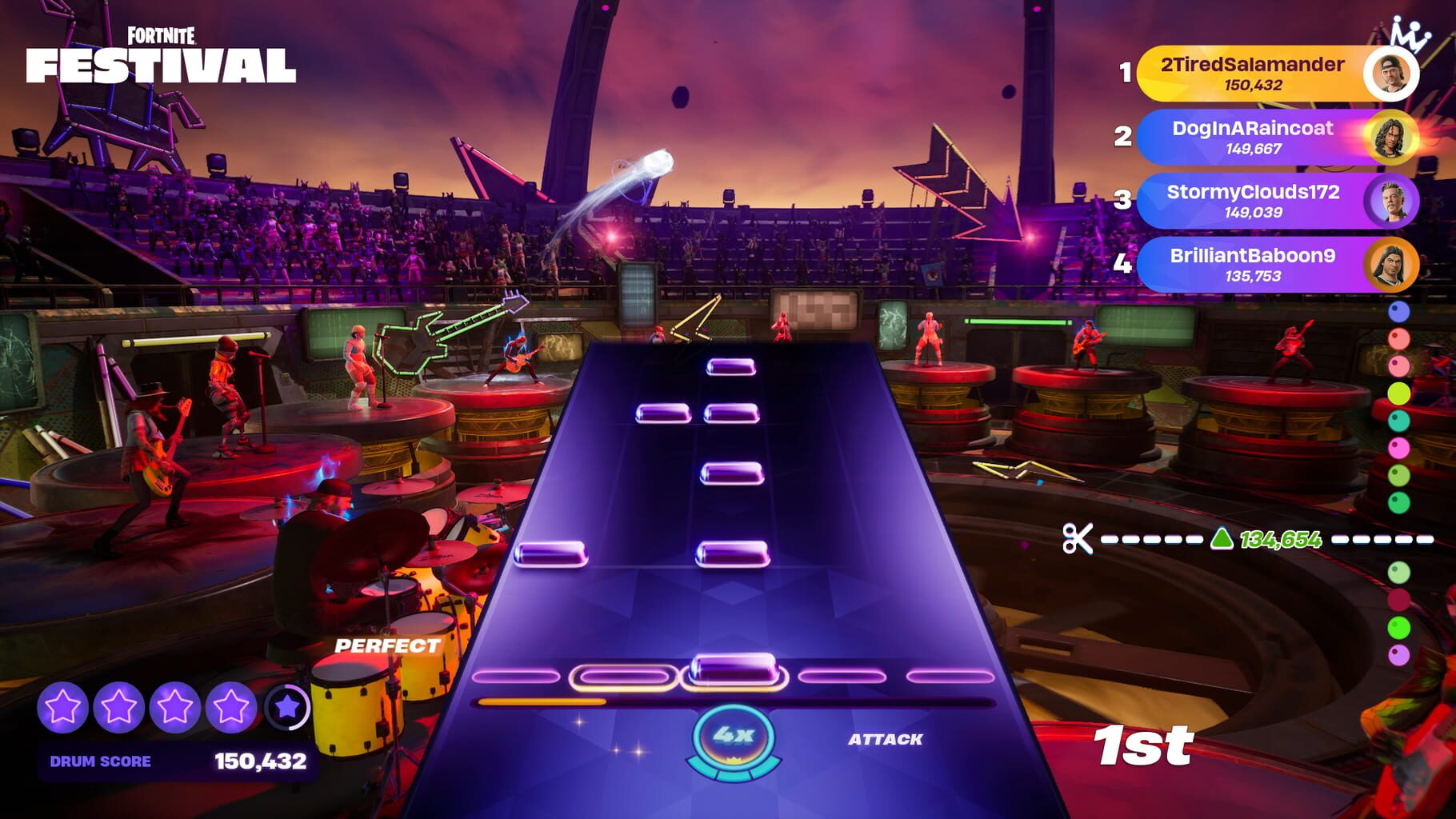1456x819 pixels.
Task: Click the 1st place indicator
Action: (1144, 744)
